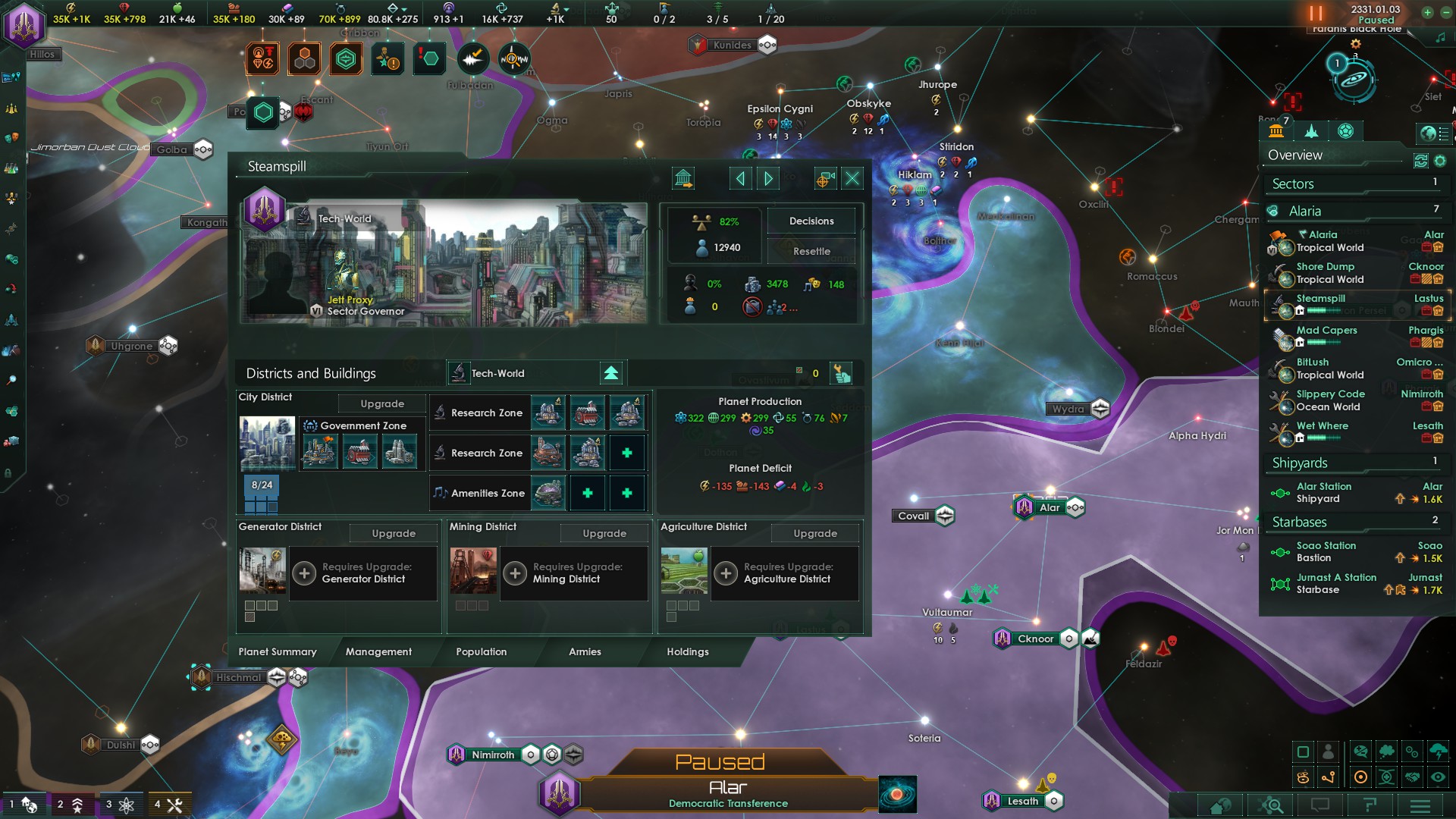Viewport: 1456px width, 819px height.
Task: Toggle the music player note icon
Action: pyautogui.click(x=1440, y=36)
